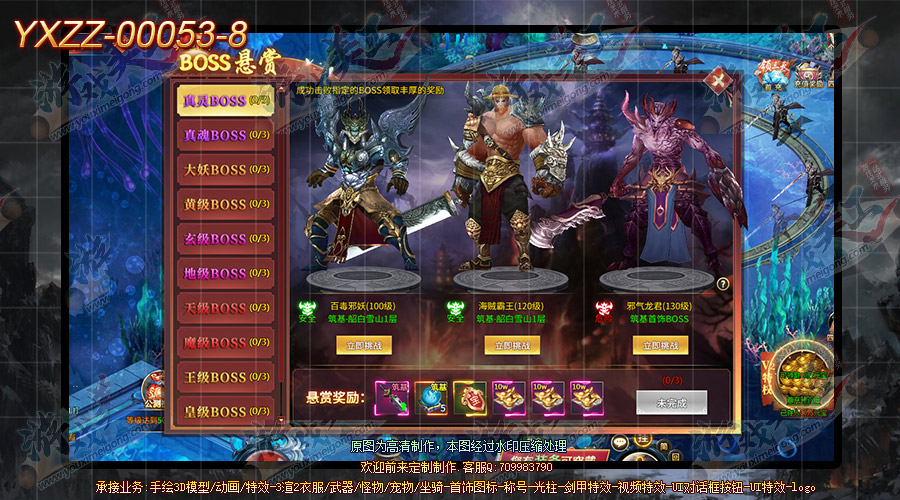Select the 真灵BOSS tab

(x=225, y=100)
